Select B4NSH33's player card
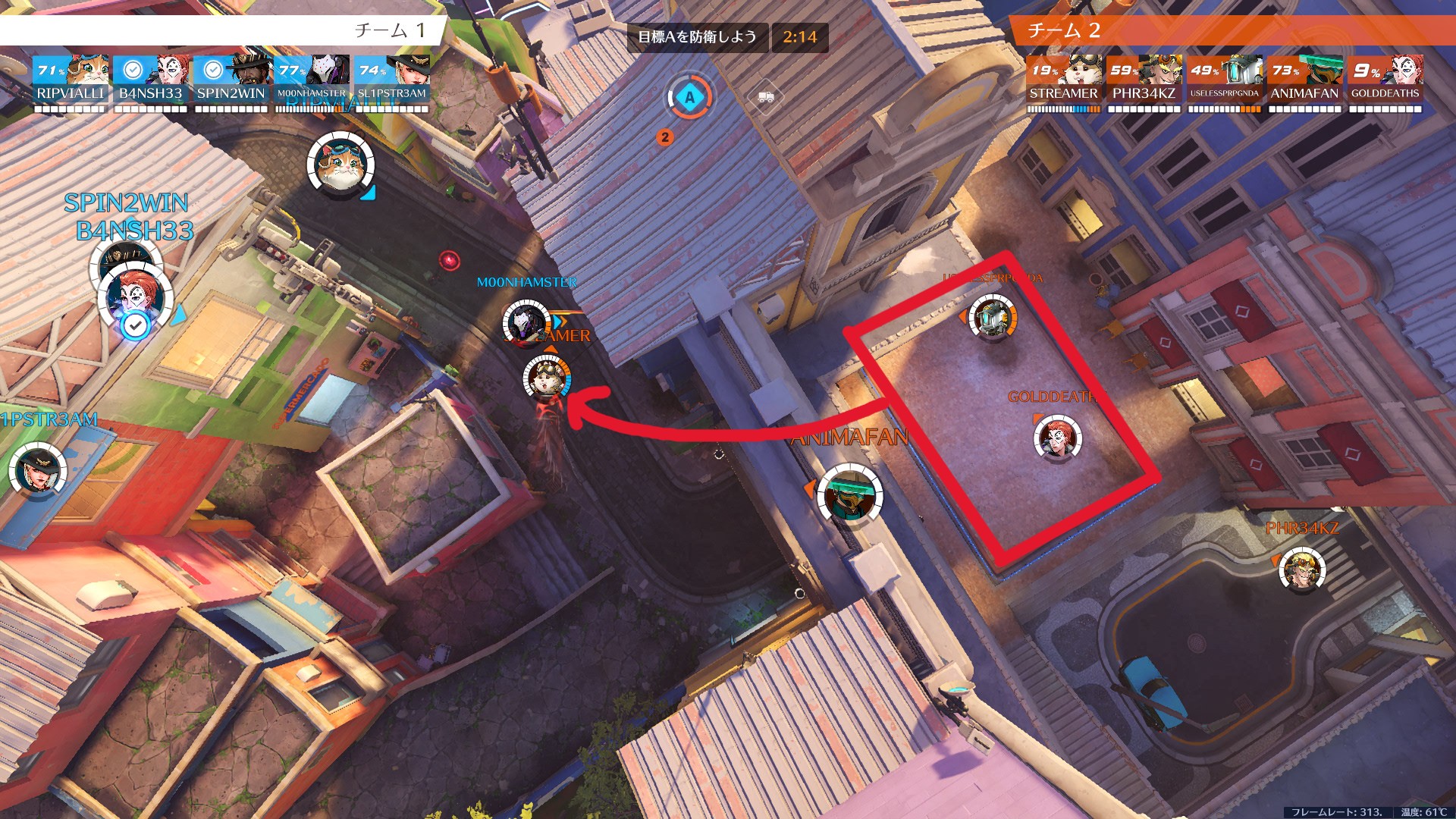1456x819 pixels. point(151,80)
